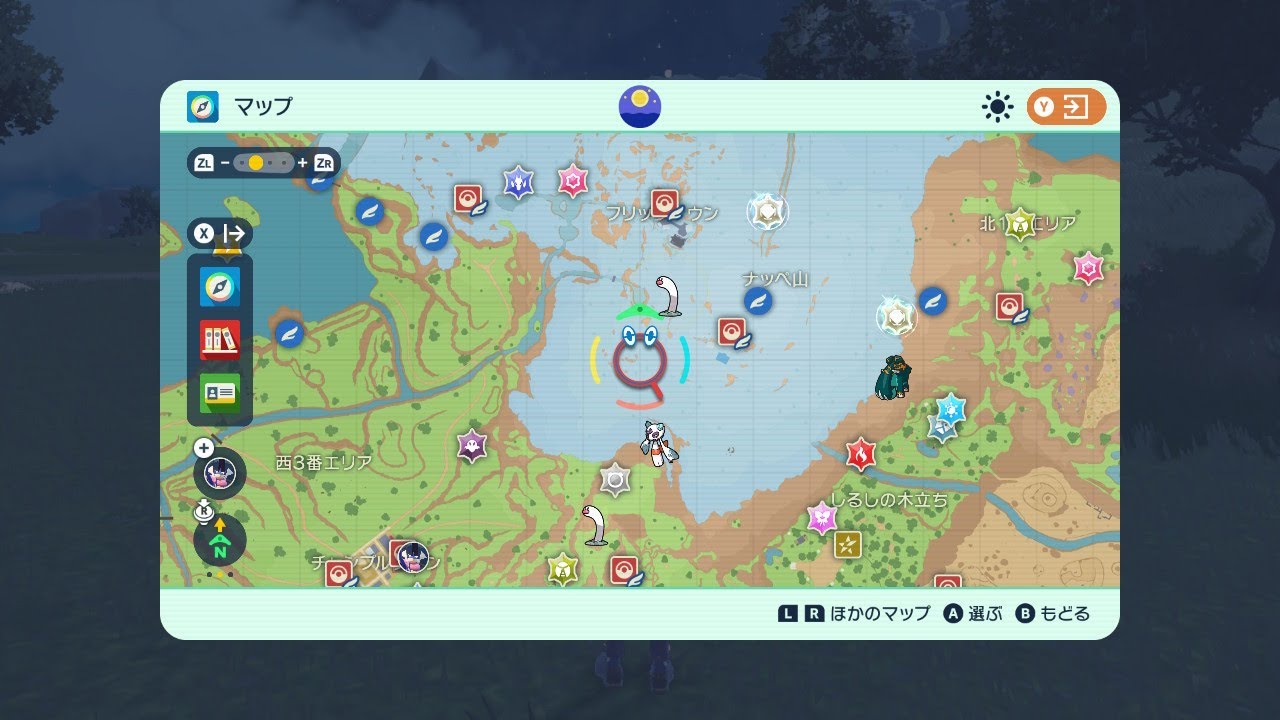Close the map with the orange exit button

click(1066, 107)
